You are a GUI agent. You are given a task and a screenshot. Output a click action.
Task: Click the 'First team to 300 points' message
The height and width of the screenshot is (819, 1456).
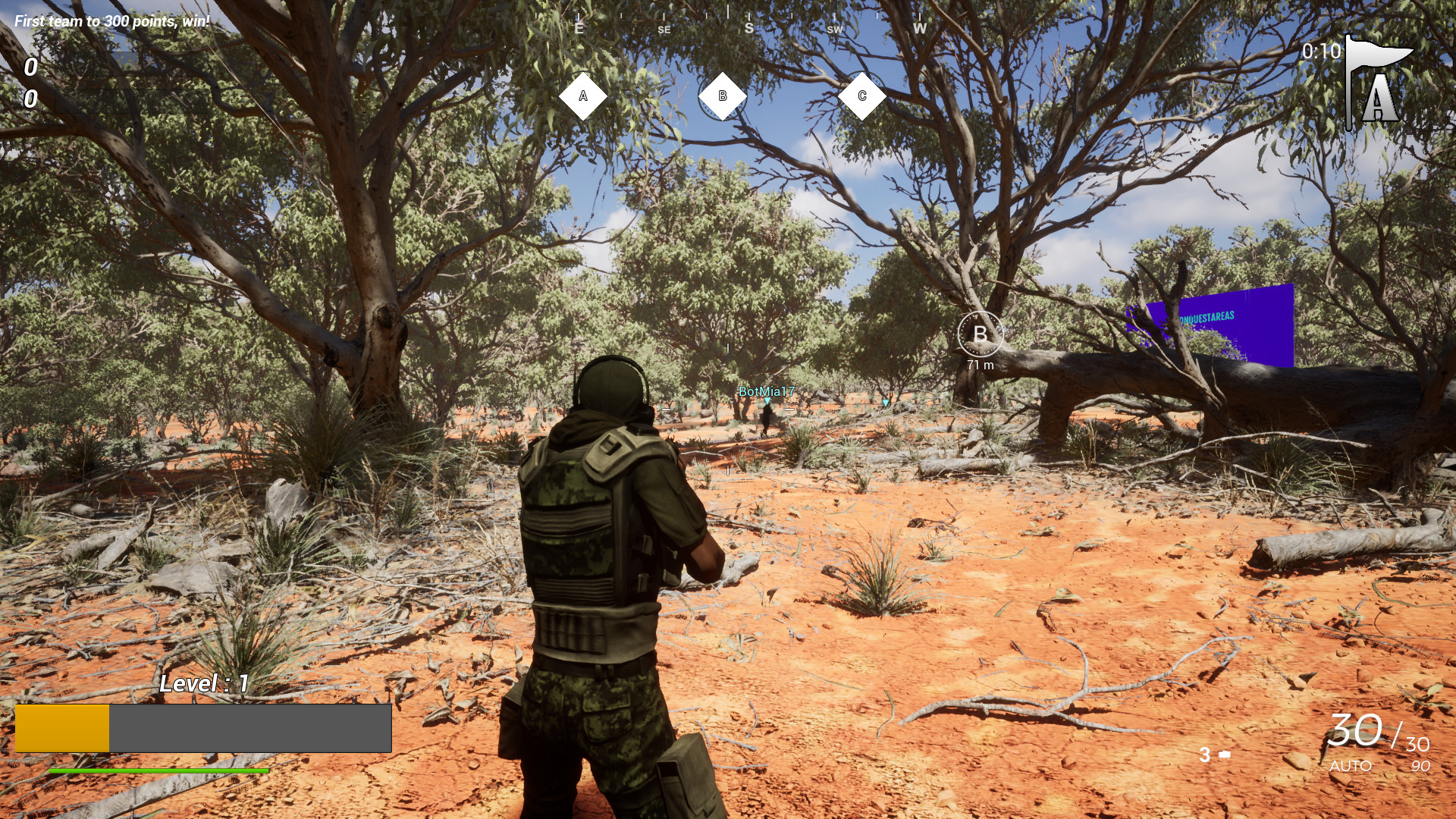pyautogui.click(x=111, y=21)
